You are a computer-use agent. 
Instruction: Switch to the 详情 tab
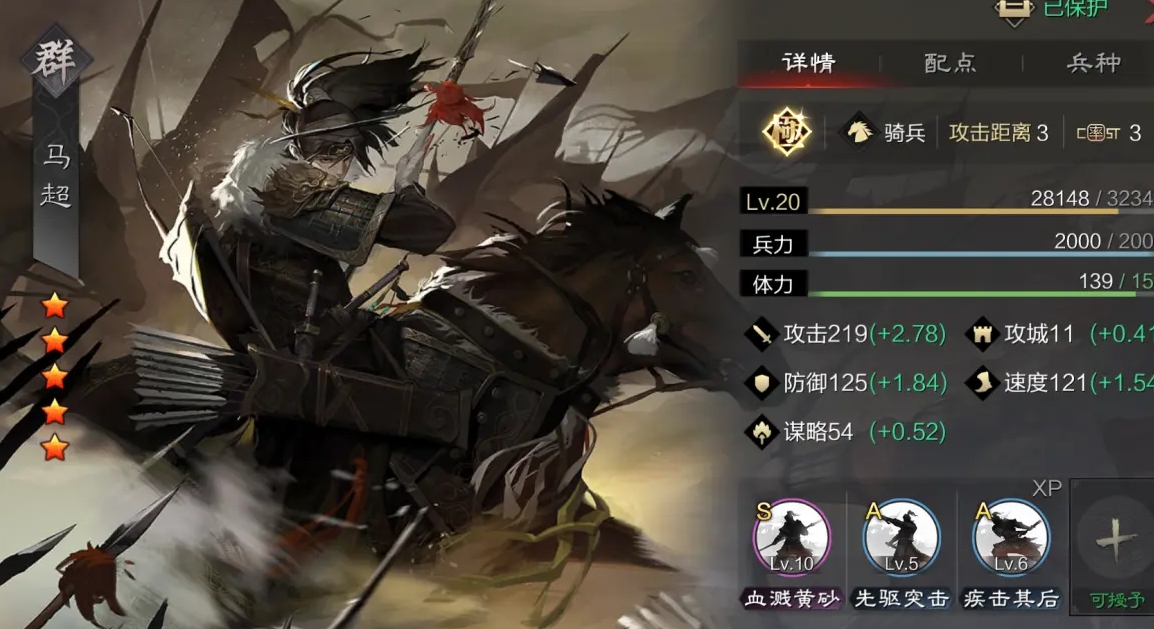pyautogui.click(x=808, y=63)
